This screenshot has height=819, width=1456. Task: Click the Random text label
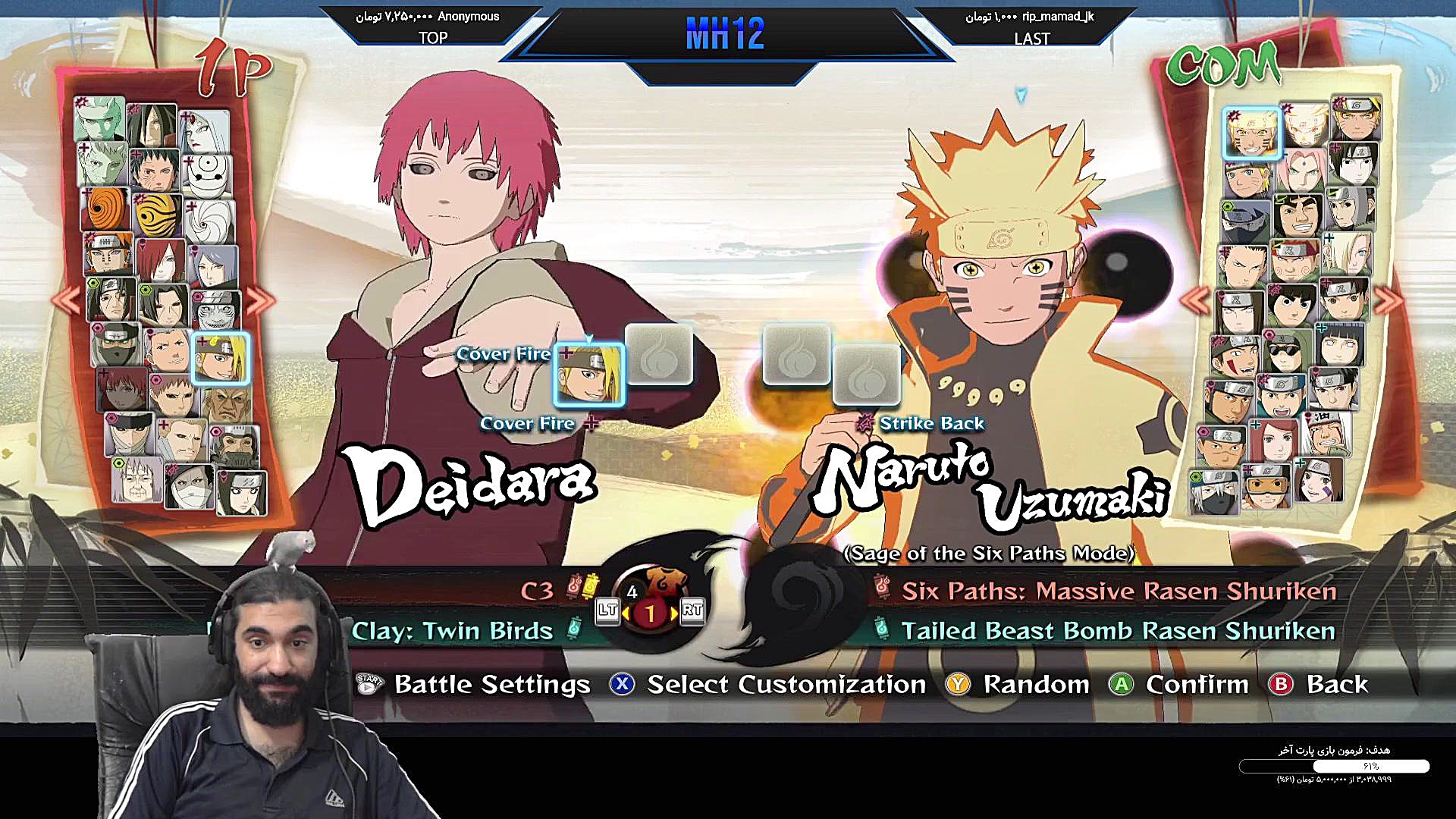click(1036, 685)
